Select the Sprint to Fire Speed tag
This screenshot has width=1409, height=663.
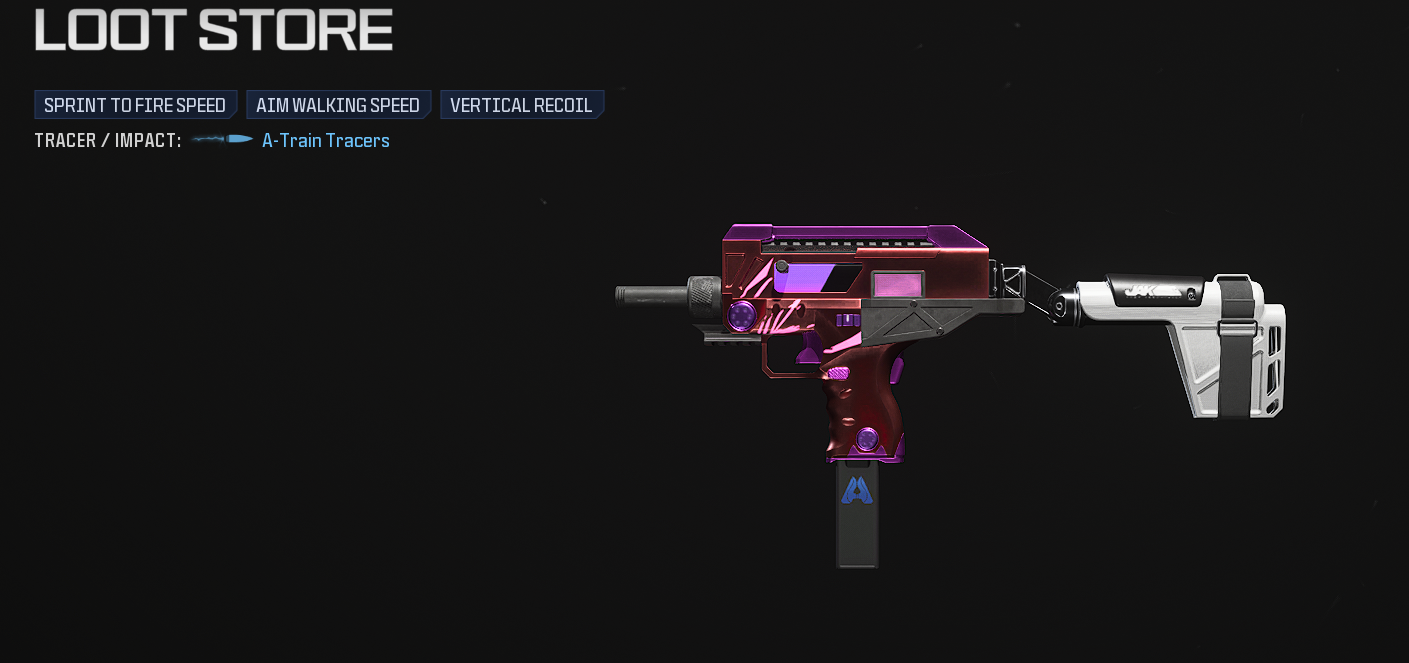[x=135, y=105]
